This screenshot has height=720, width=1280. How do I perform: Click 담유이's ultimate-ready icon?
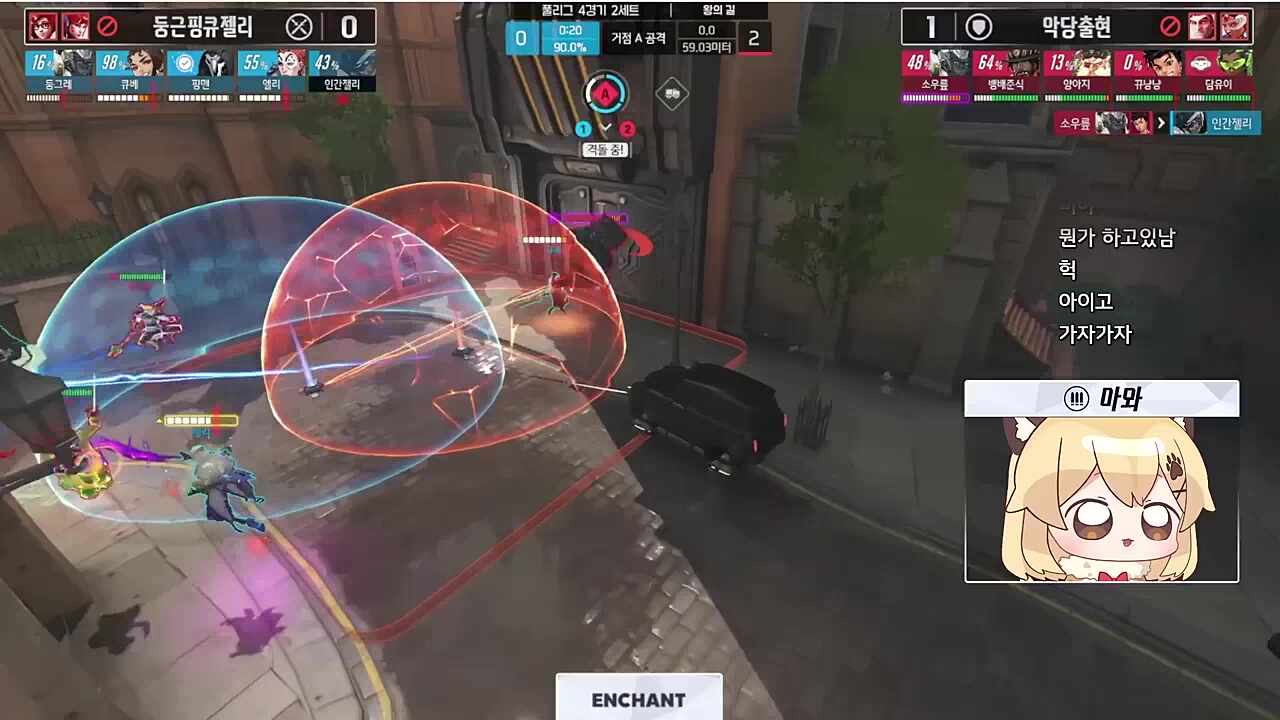pos(1201,63)
